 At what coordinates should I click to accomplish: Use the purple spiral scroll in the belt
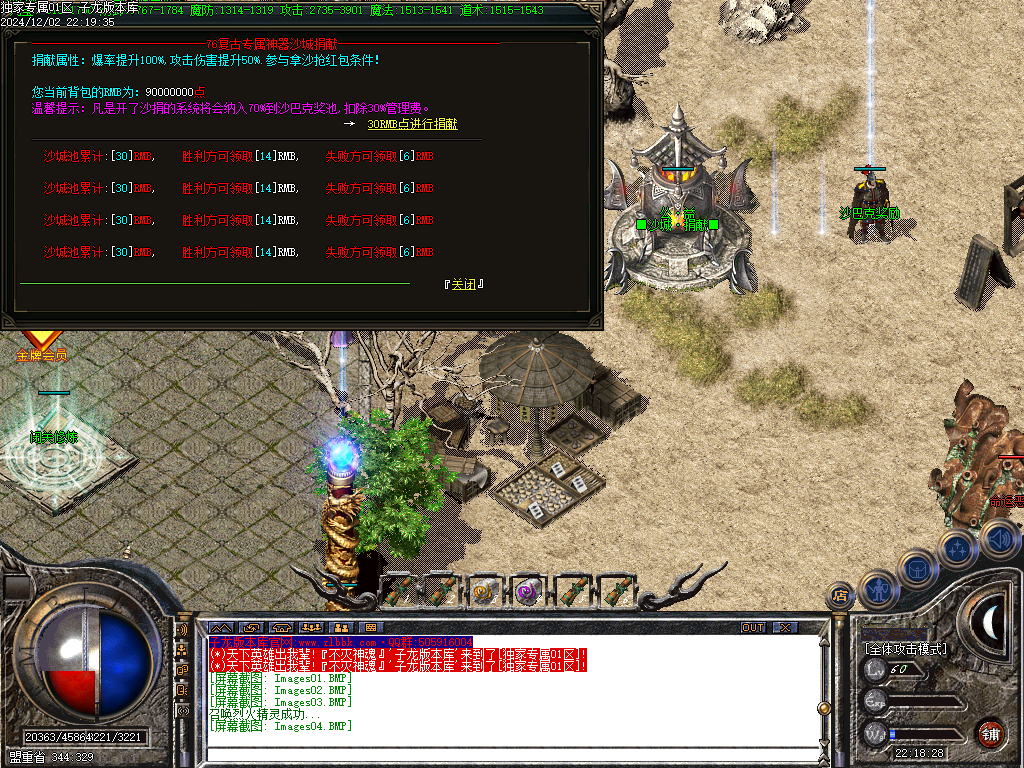pyautogui.click(x=528, y=592)
